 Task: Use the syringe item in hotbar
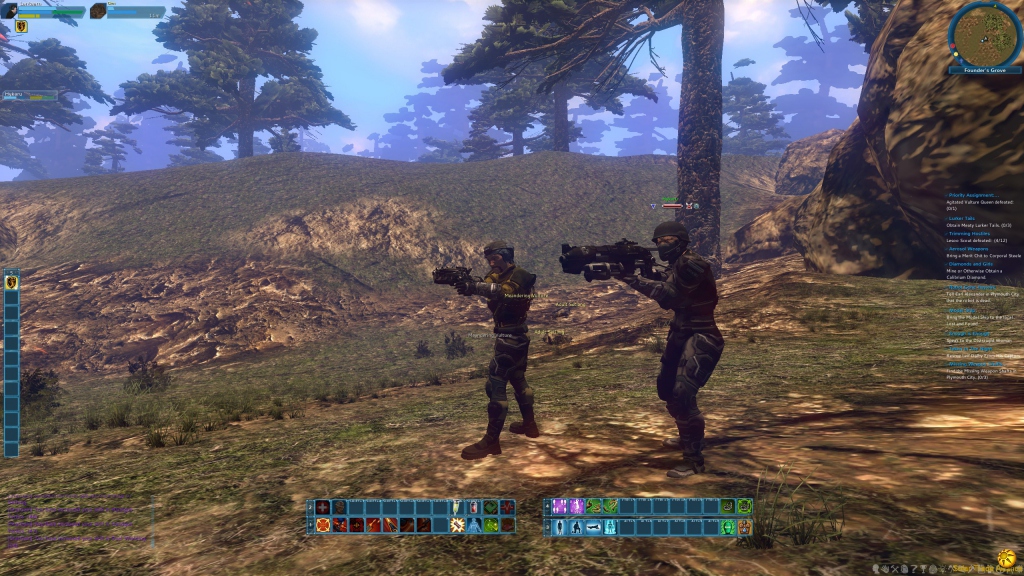(458, 507)
